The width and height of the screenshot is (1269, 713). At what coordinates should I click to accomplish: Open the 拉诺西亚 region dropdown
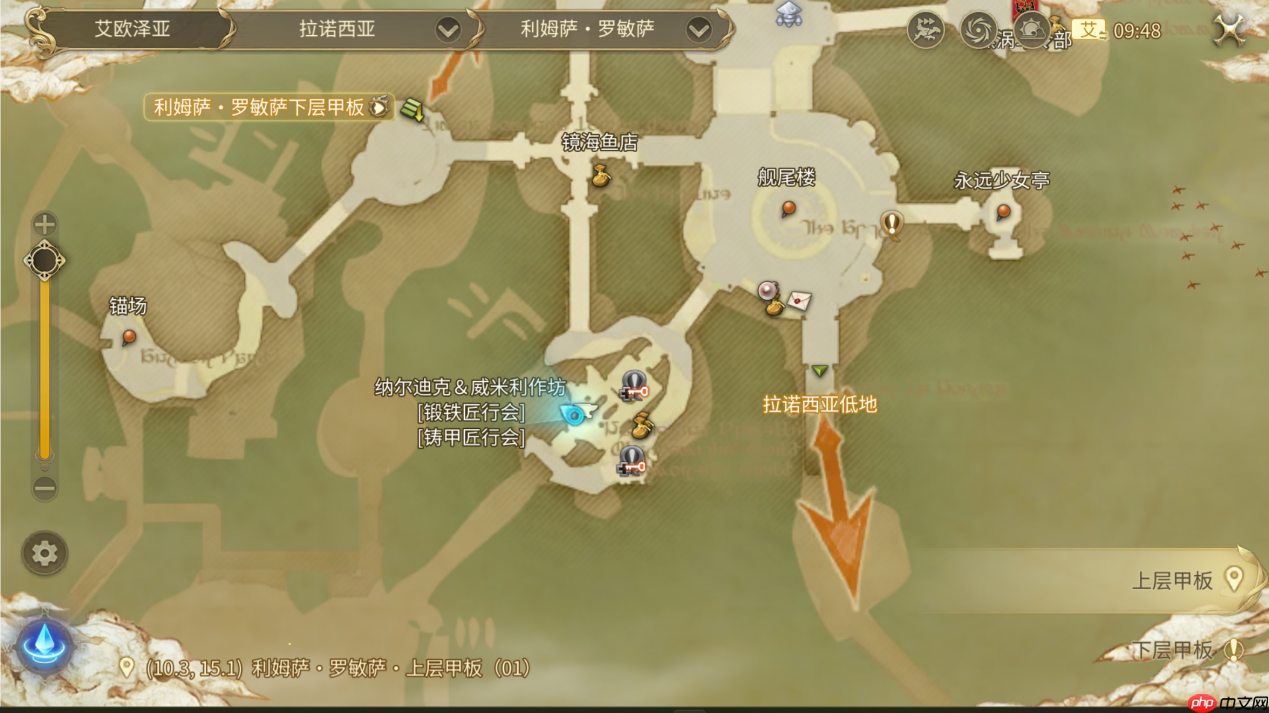[448, 30]
